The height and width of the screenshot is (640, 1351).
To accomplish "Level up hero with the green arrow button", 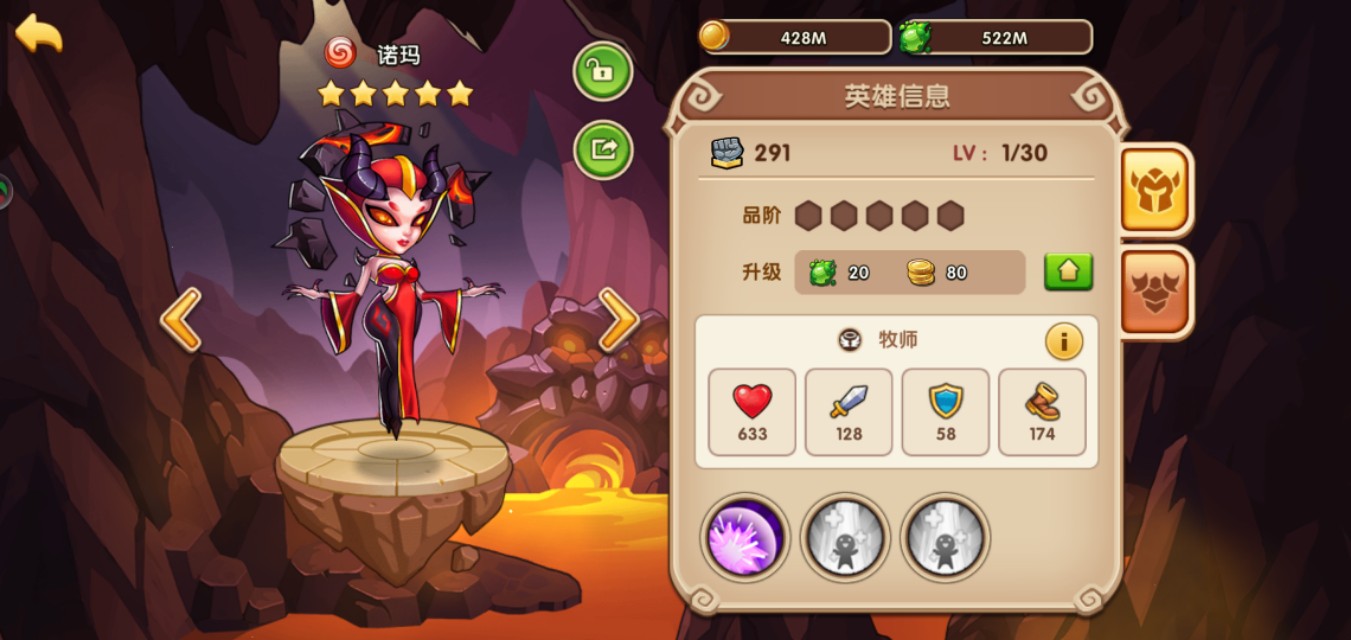I will (1068, 272).
